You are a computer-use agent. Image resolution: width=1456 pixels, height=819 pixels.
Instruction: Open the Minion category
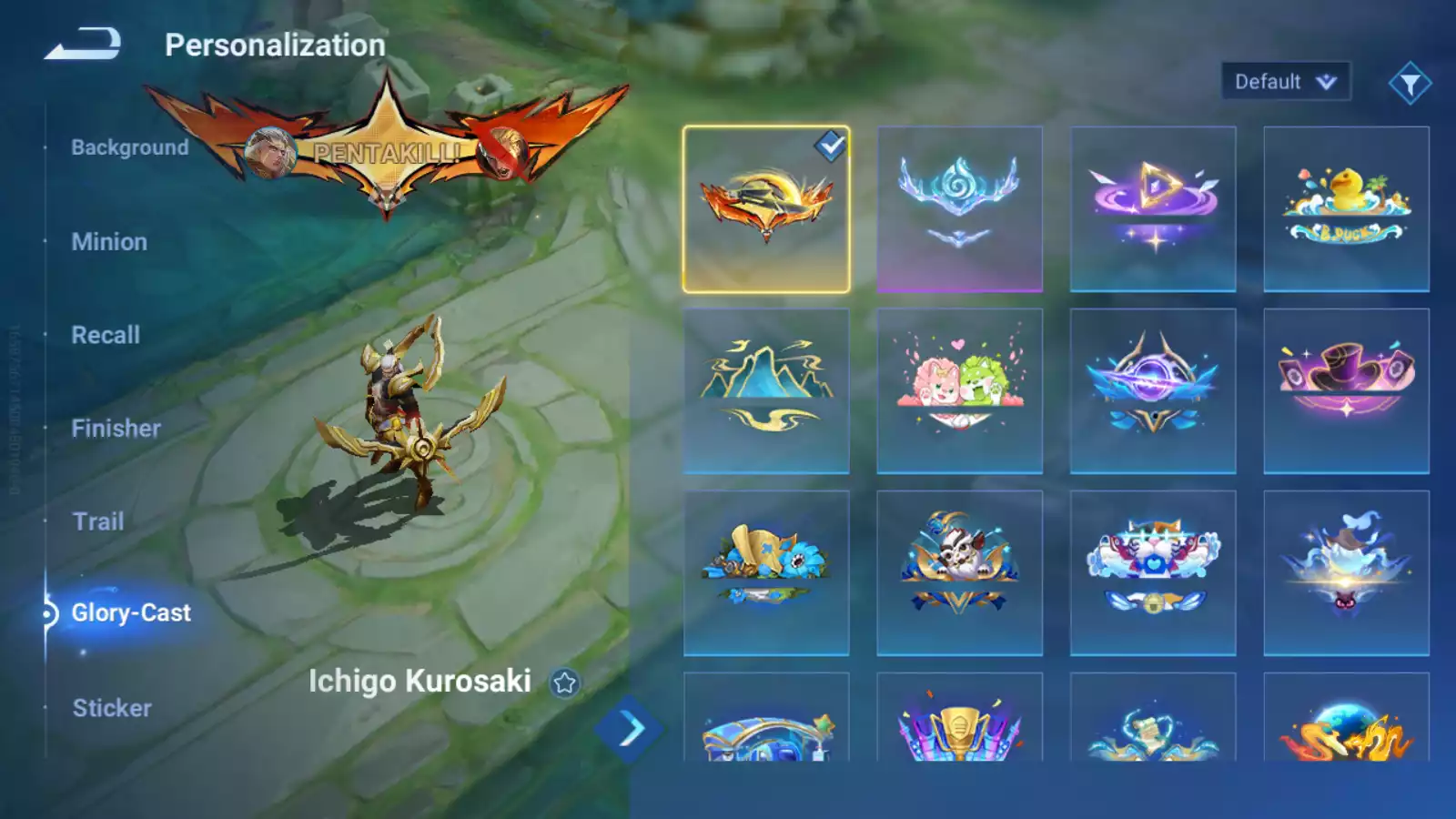point(109,242)
